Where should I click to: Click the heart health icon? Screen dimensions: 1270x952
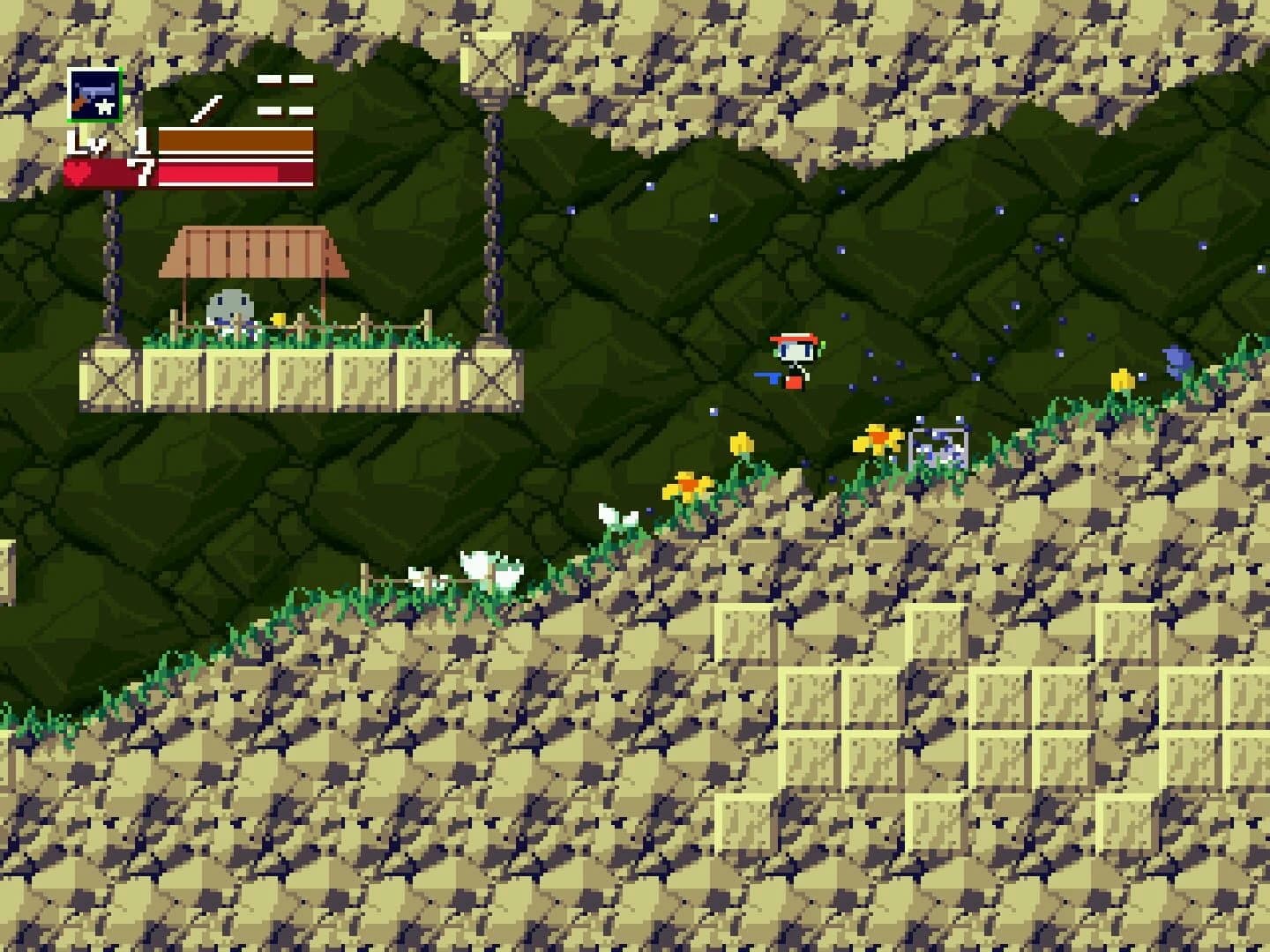(80, 173)
